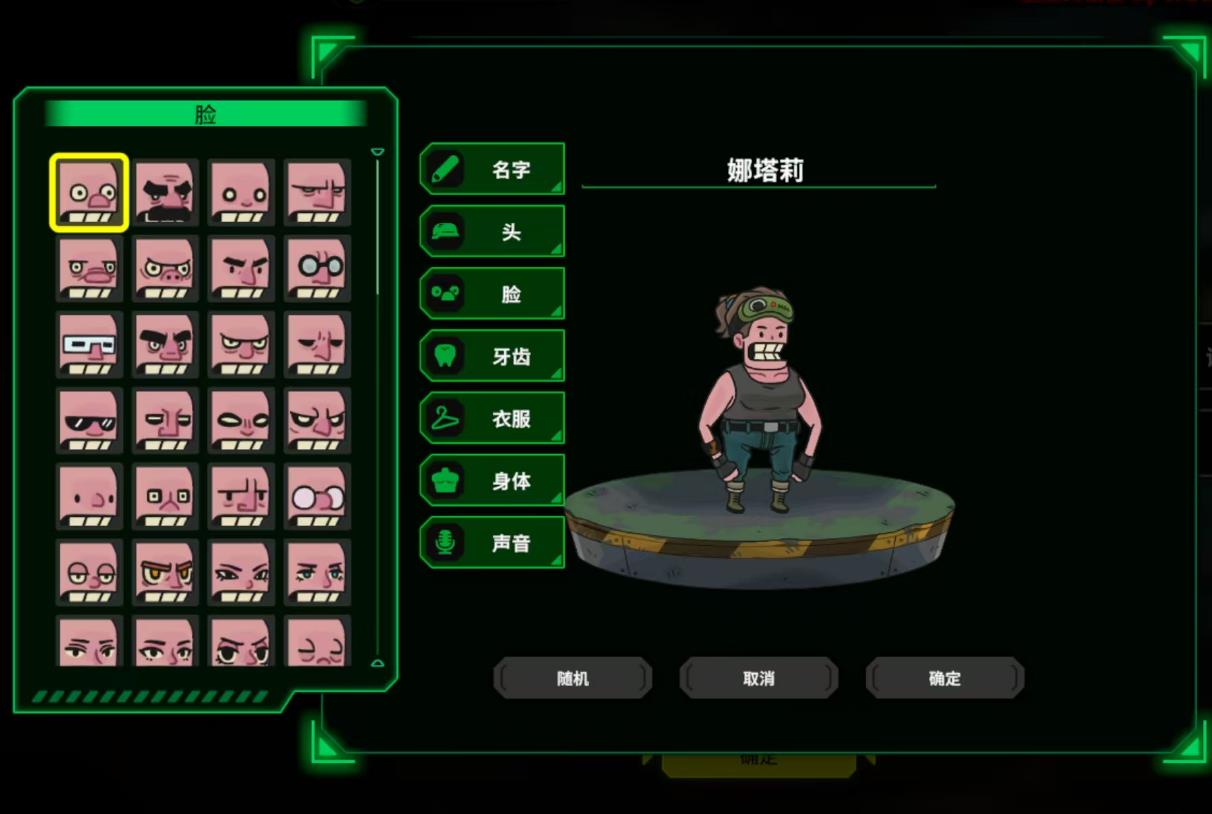This screenshot has width=1212, height=814.
Task: Select the yellow-highlighted big-nose face
Action: [x=89, y=192]
